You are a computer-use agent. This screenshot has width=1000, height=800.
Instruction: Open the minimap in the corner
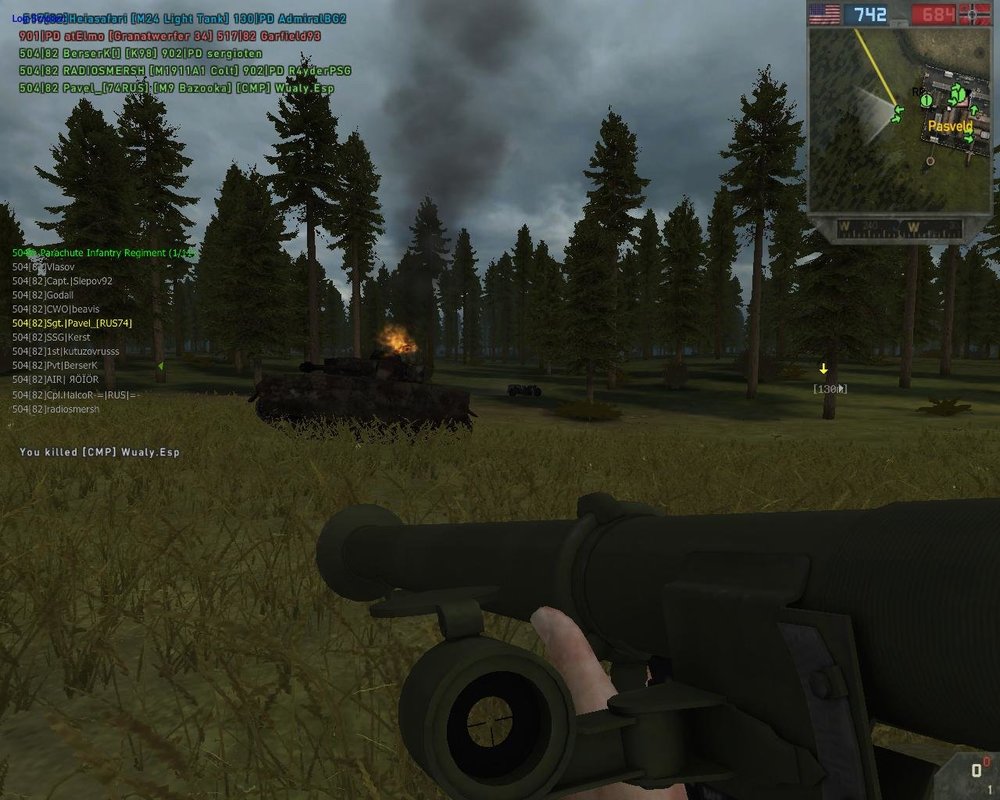click(885, 122)
